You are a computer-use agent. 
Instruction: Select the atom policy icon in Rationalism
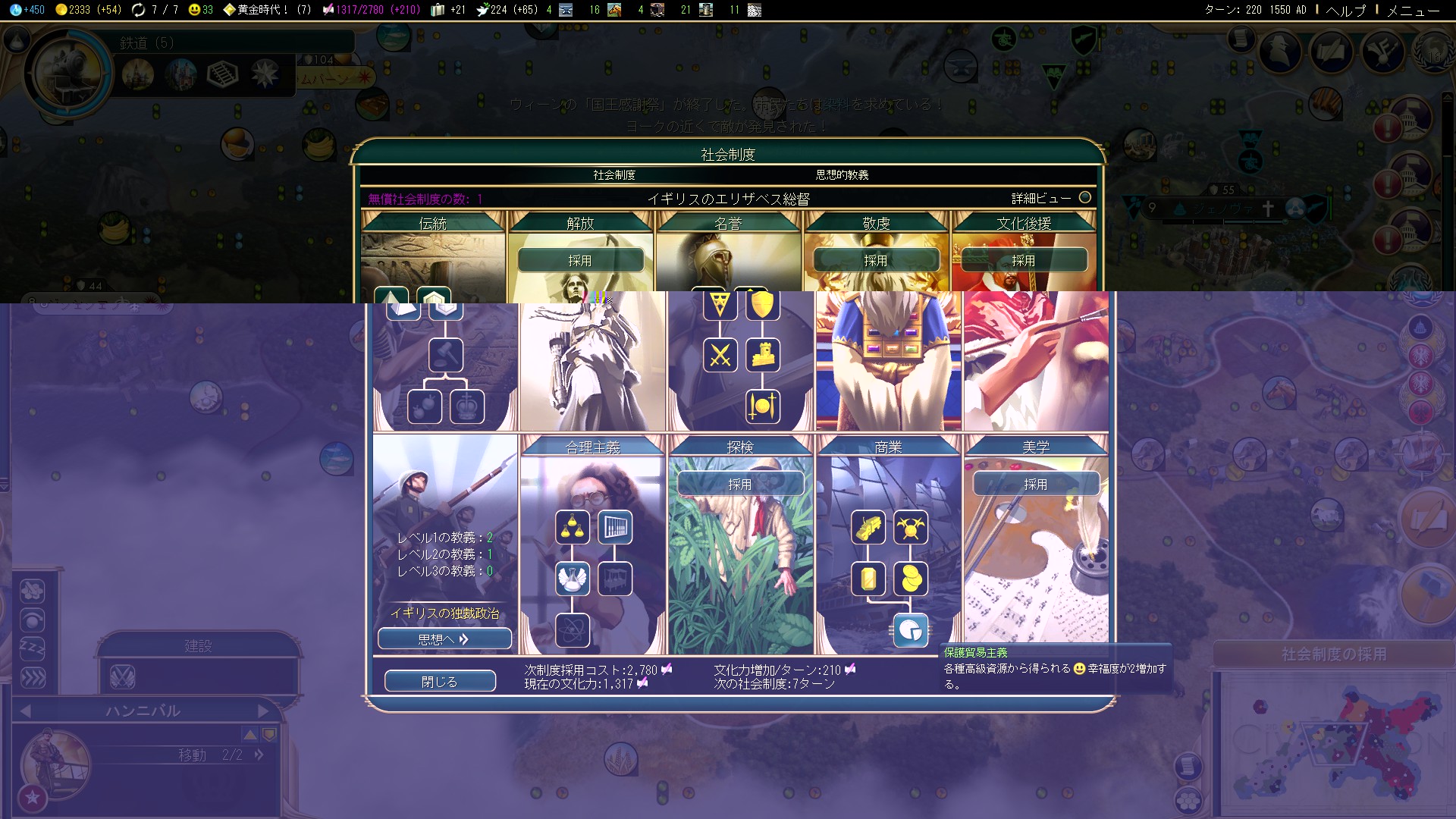tap(573, 630)
